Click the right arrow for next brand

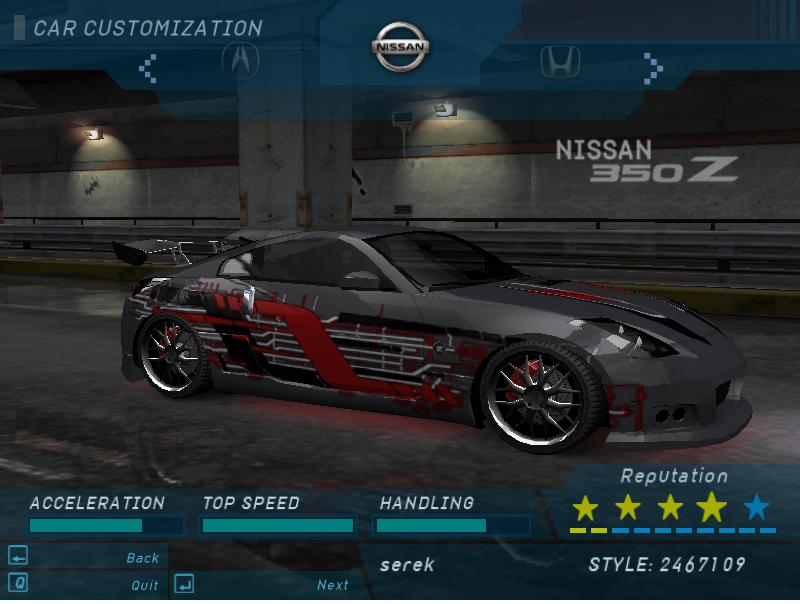653,68
